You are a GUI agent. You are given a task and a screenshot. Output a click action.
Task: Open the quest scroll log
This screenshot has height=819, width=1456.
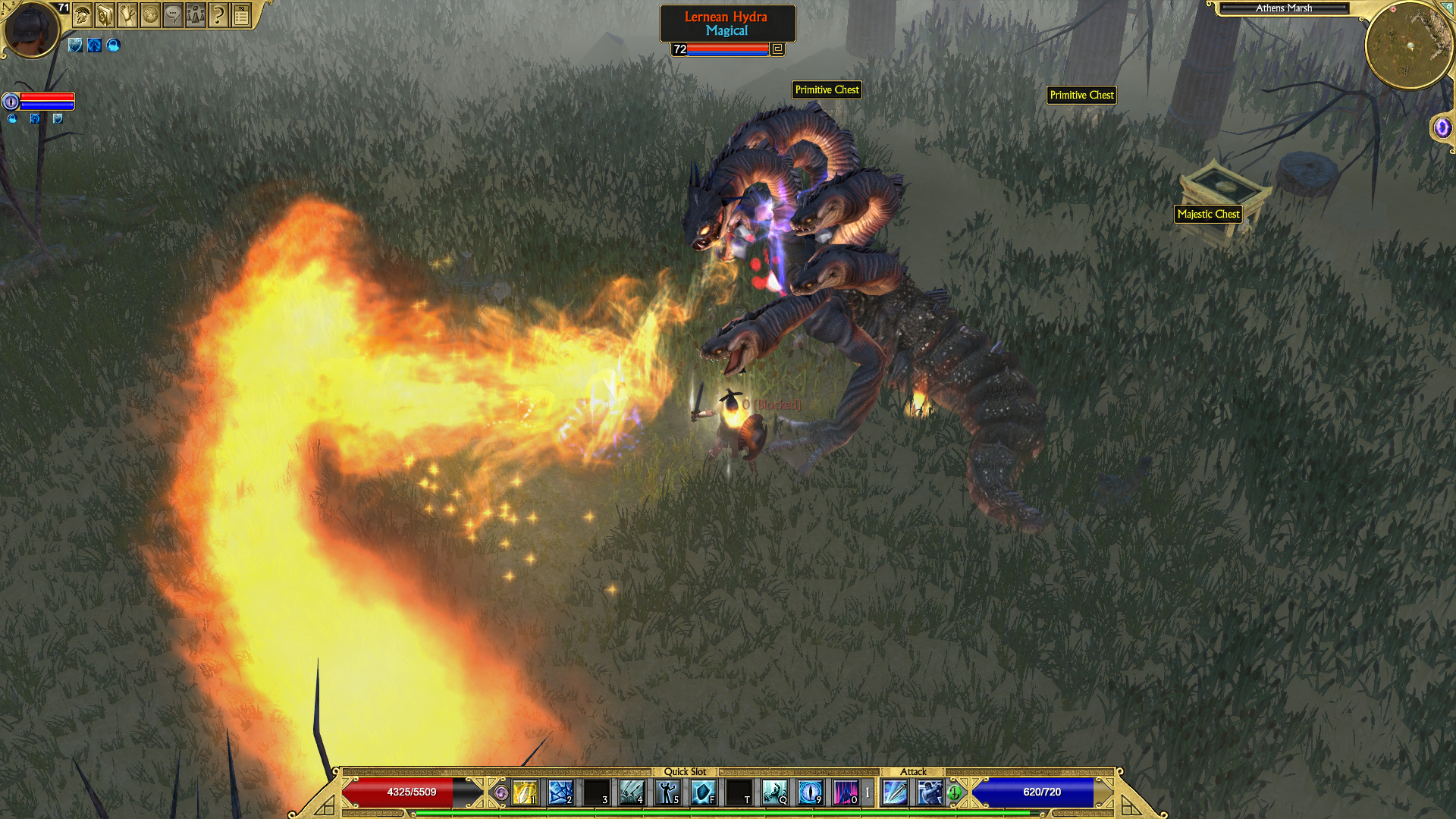[127, 15]
